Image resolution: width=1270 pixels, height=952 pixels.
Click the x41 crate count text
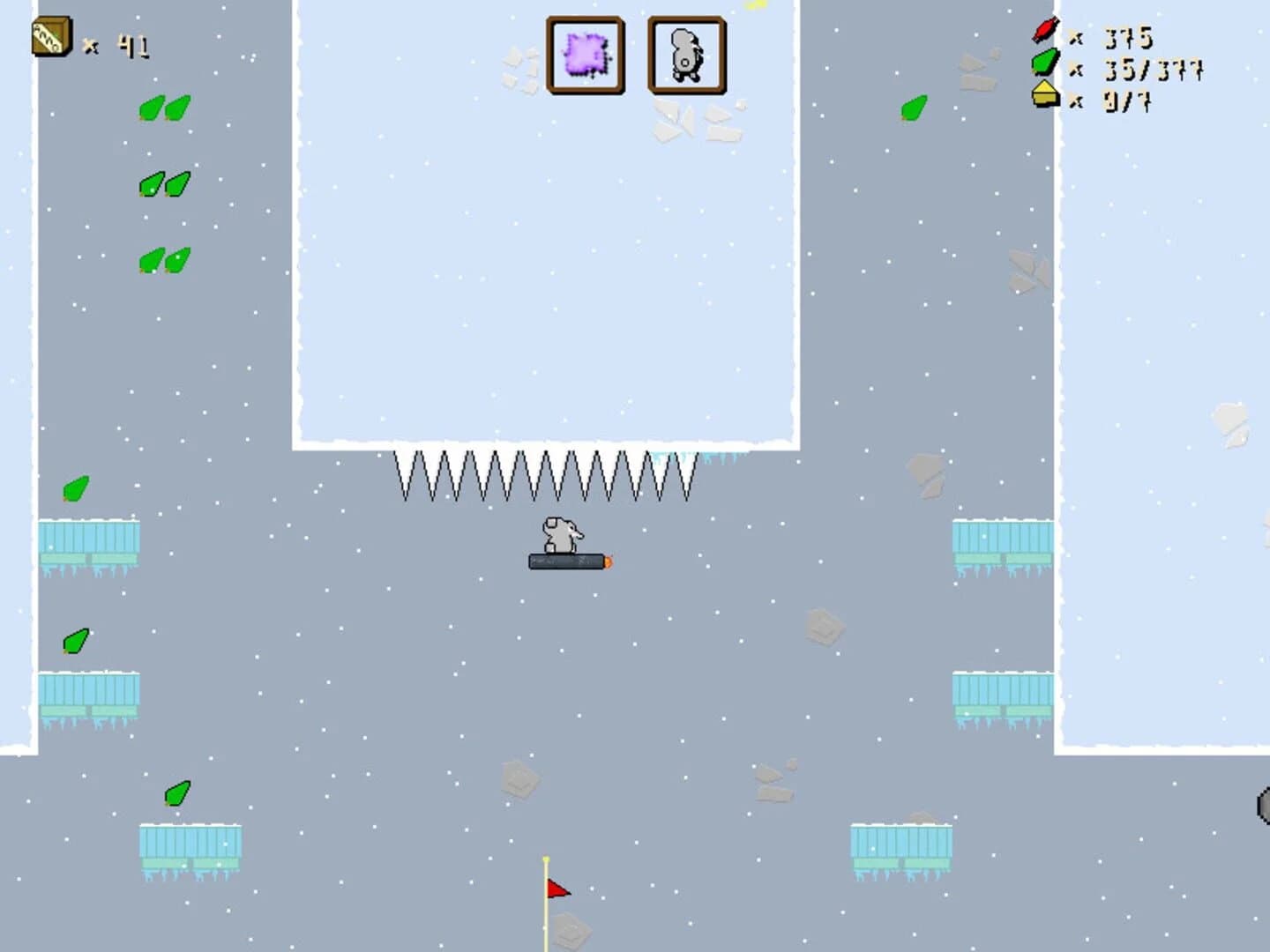point(131,42)
